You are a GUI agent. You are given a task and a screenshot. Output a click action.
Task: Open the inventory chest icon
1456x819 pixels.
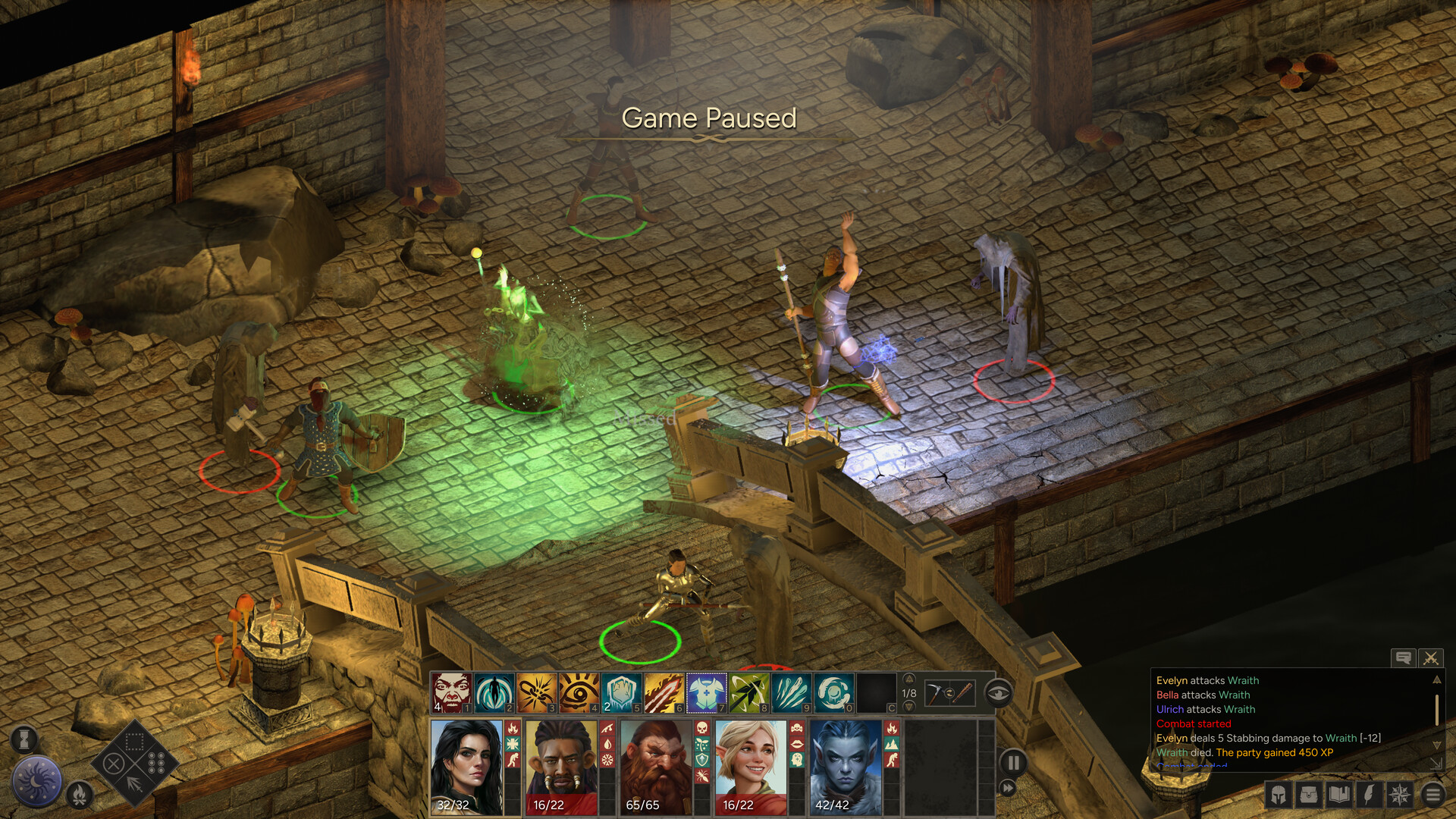tap(1309, 794)
